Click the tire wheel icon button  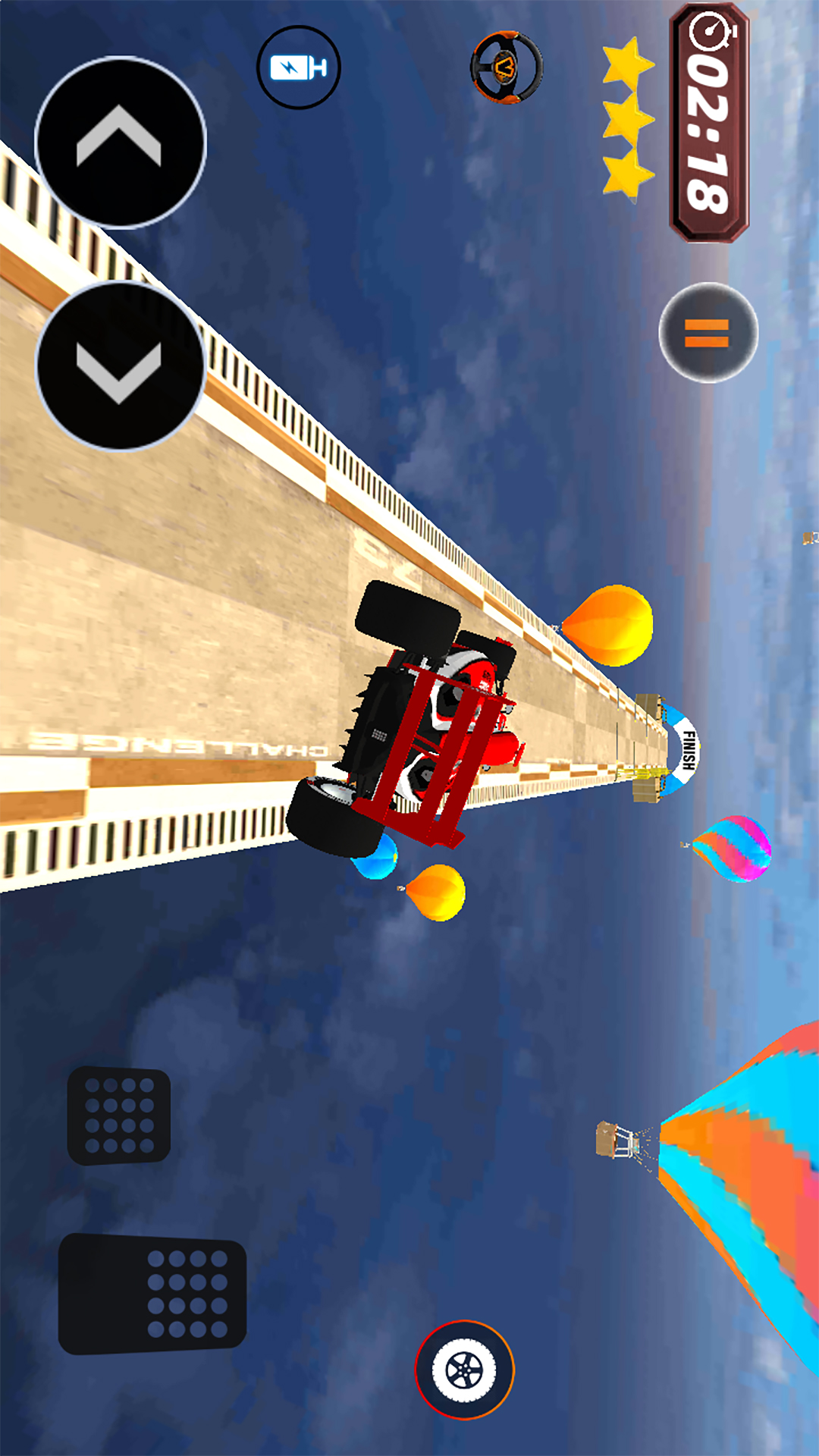coord(464,1370)
